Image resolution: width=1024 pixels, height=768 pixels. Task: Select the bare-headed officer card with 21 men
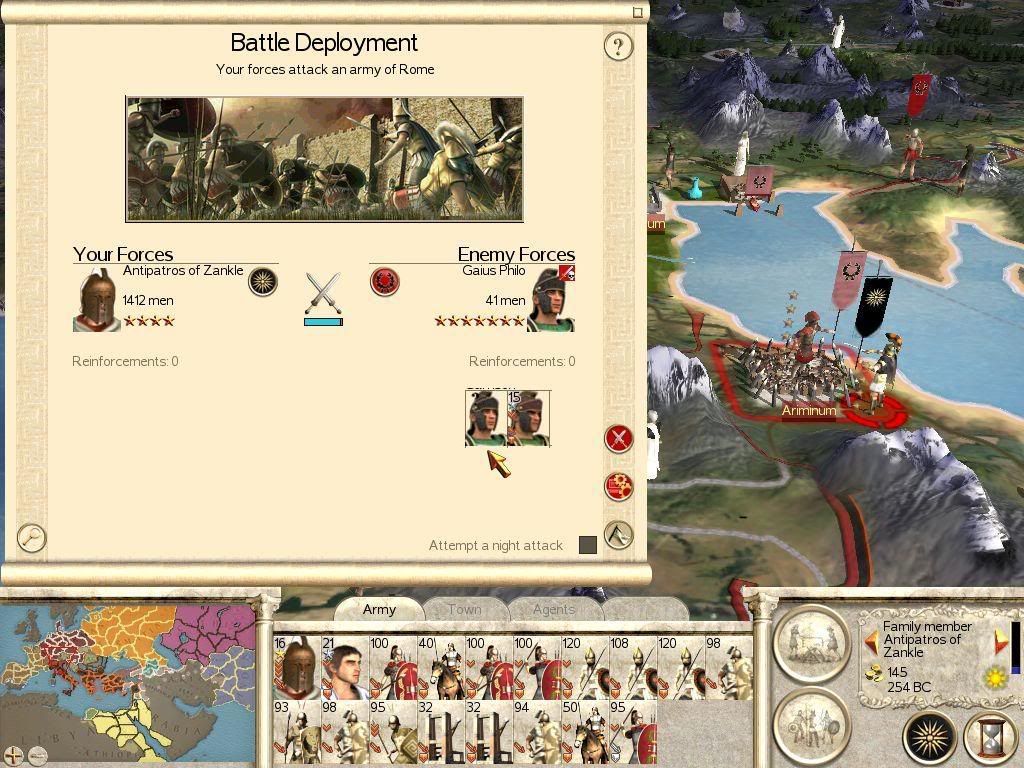coord(345,667)
